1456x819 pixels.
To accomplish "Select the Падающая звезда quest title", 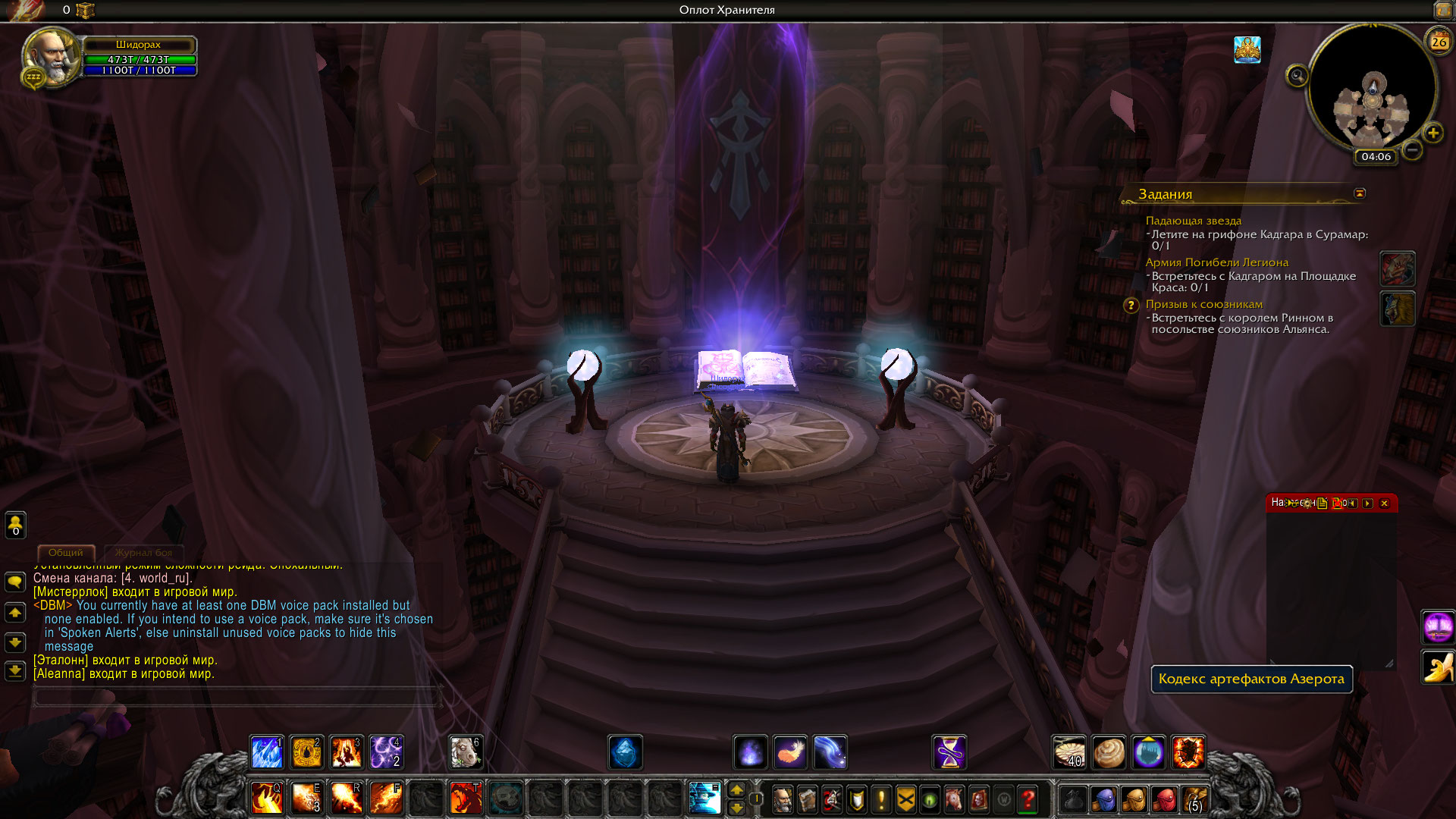I will [x=1193, y=221].
